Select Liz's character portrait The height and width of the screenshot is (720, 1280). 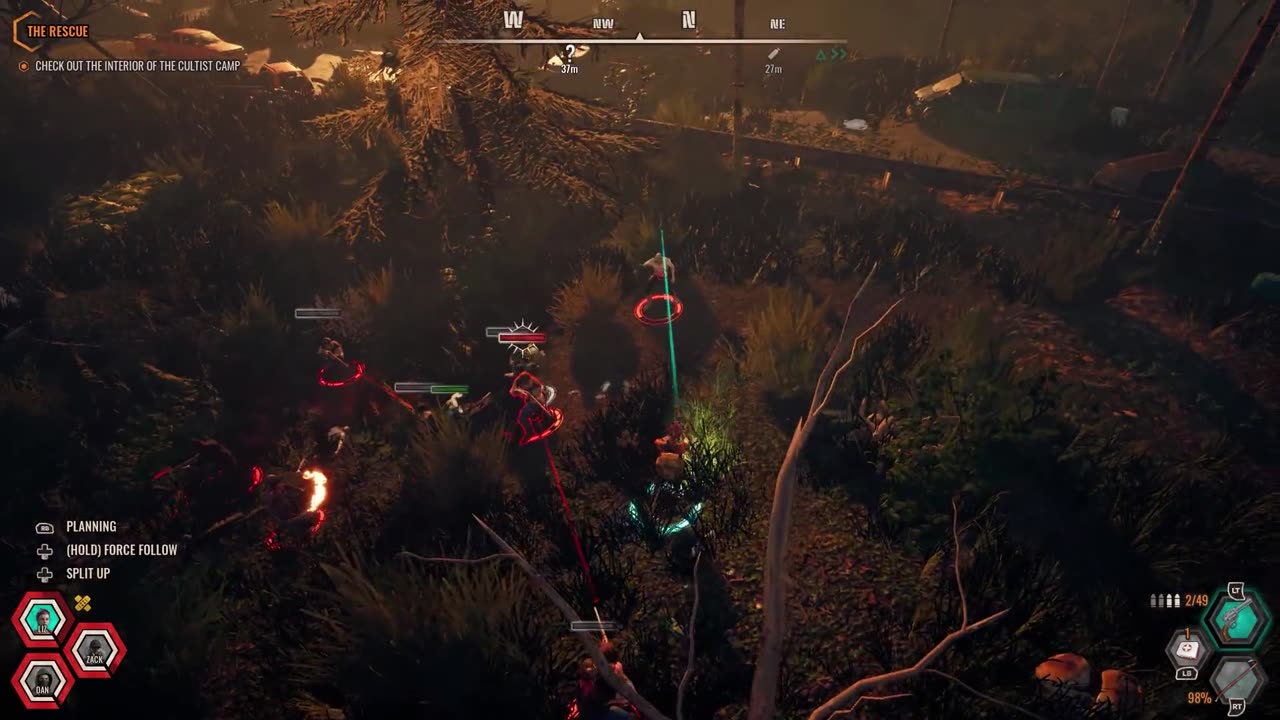click(x=42, y=621)
